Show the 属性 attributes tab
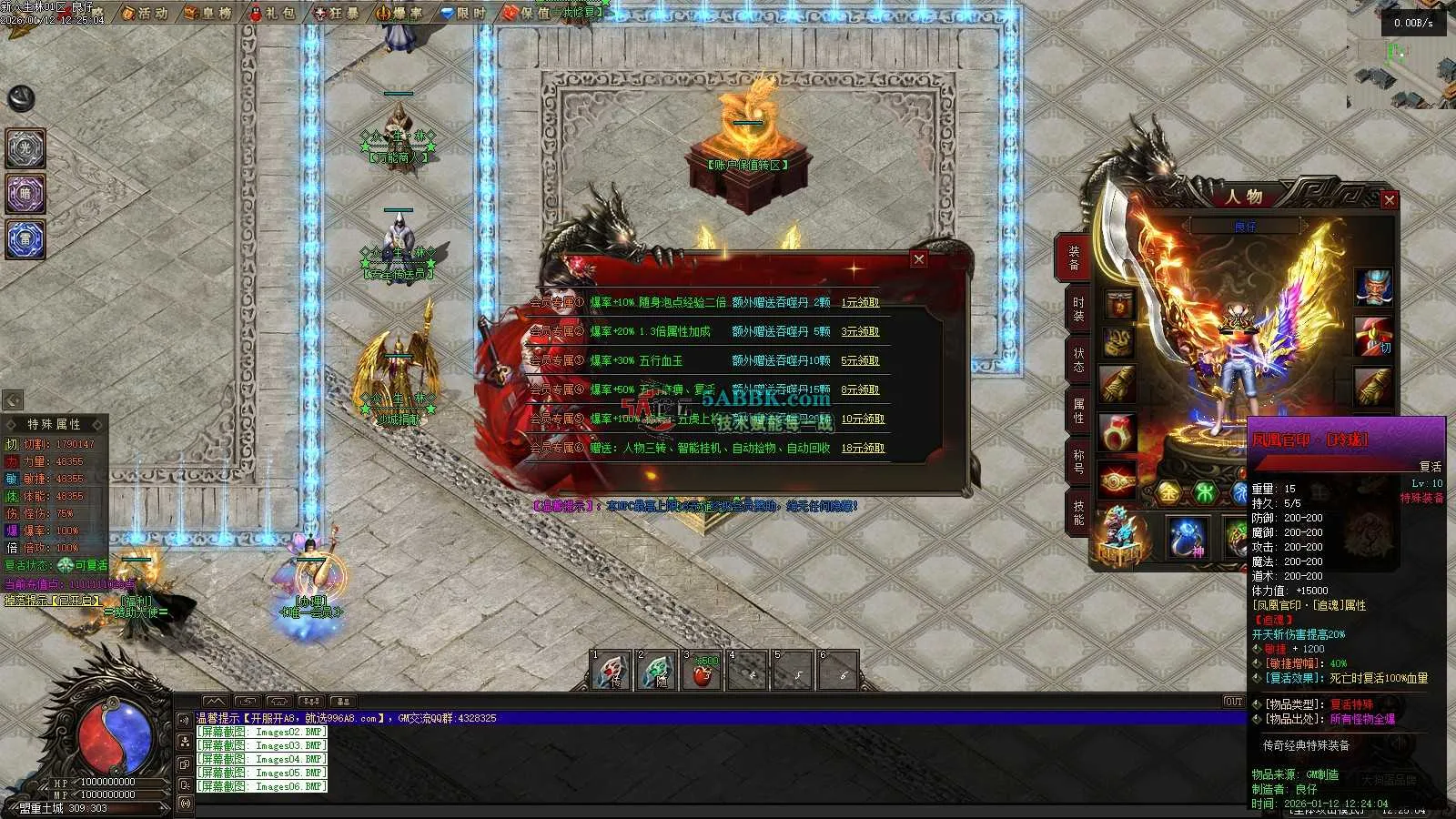 [1078, 410]
